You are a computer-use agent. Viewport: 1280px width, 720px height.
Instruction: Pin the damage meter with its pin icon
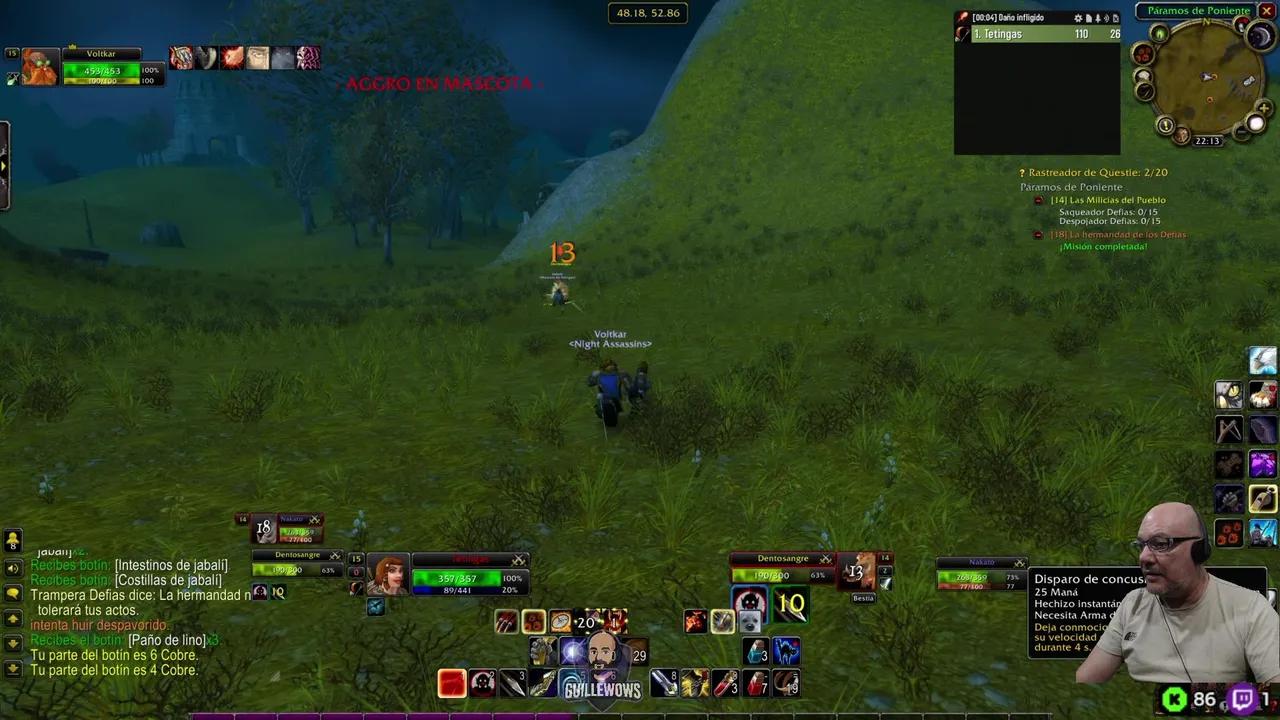(x=1098, y=17)
